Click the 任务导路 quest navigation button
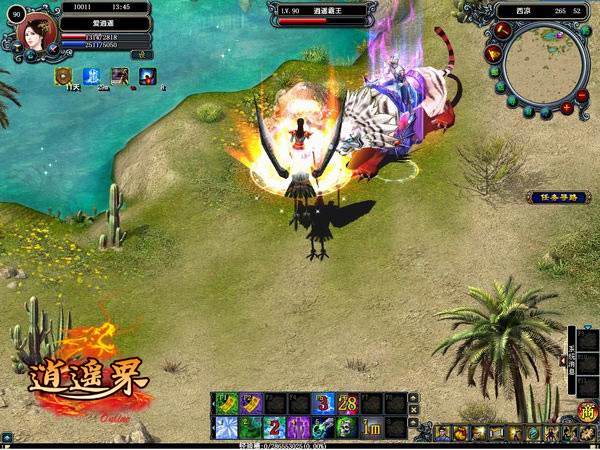 point(558,197)
